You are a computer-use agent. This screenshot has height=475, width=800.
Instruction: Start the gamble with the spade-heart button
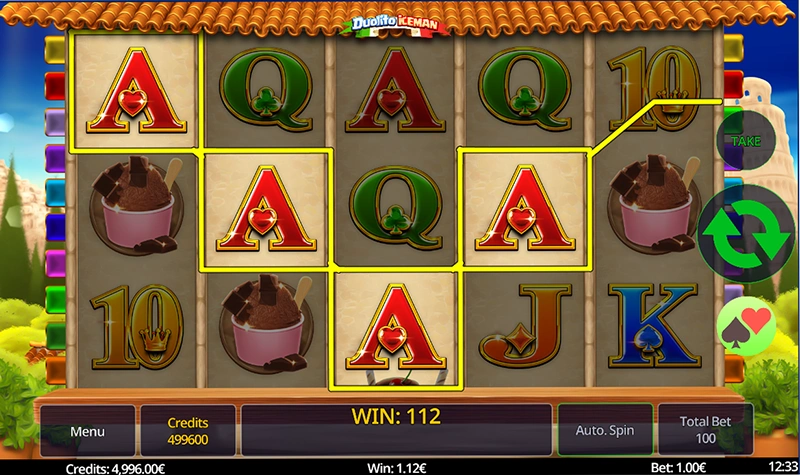pyautogui.click(x=748, y=323)
